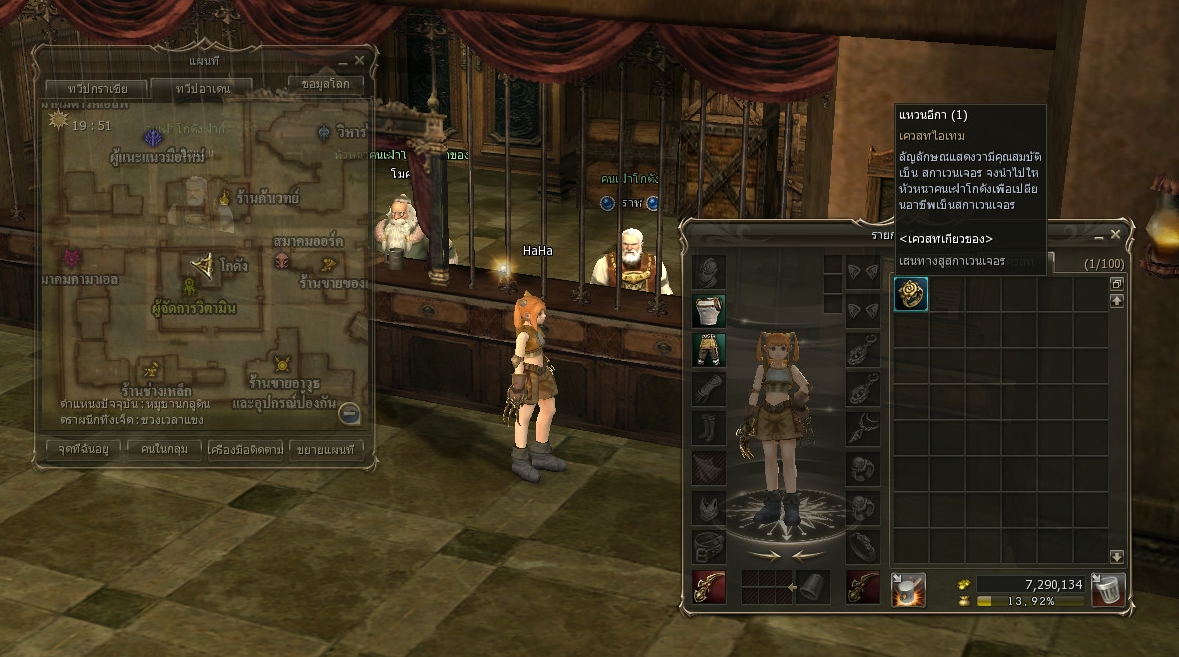Open the ข้อมูลโลก world info button
1179x657 pixels.
pos(325,84)
